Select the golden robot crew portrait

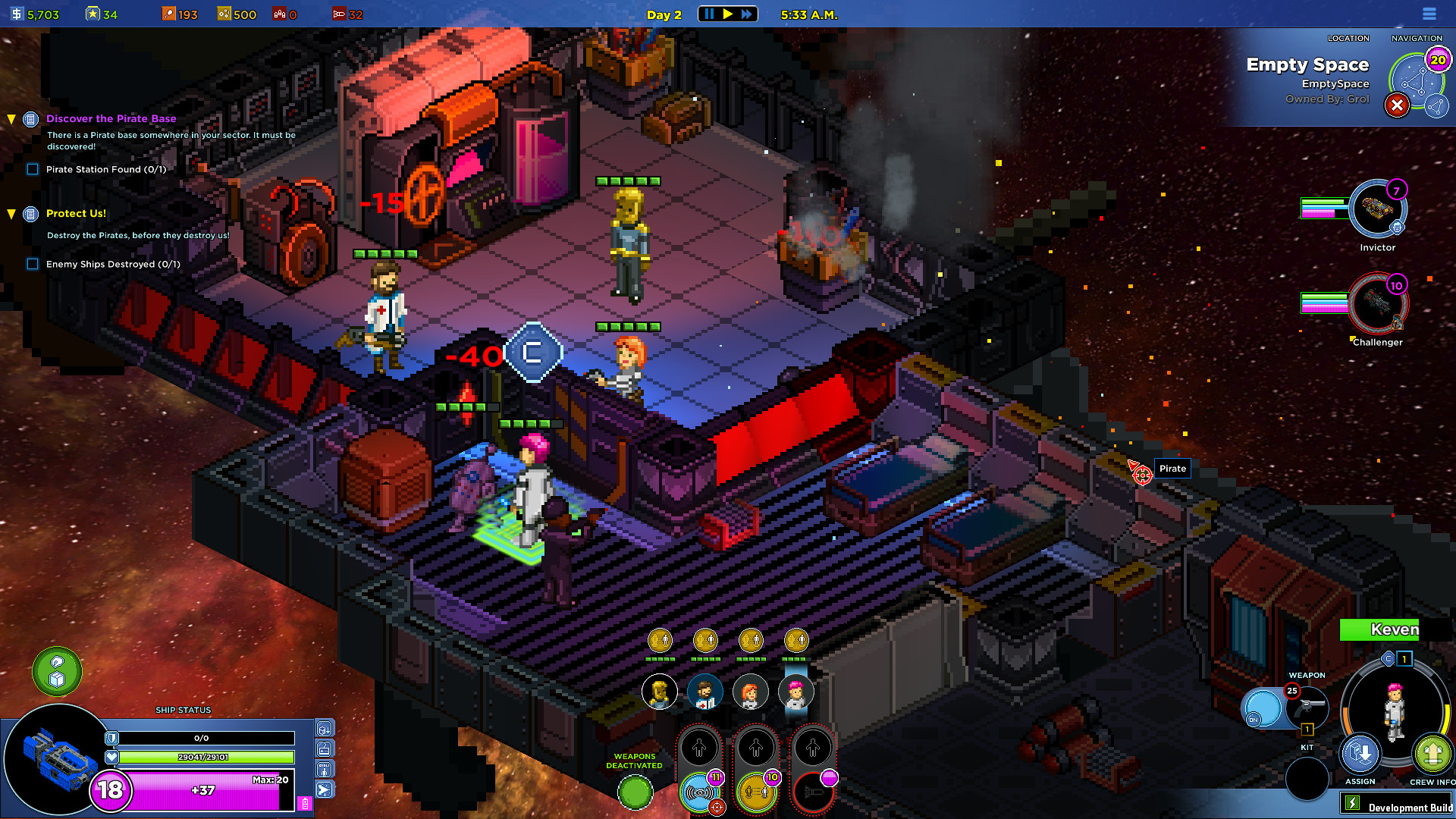pyautogui.click(x=659, y=692)
